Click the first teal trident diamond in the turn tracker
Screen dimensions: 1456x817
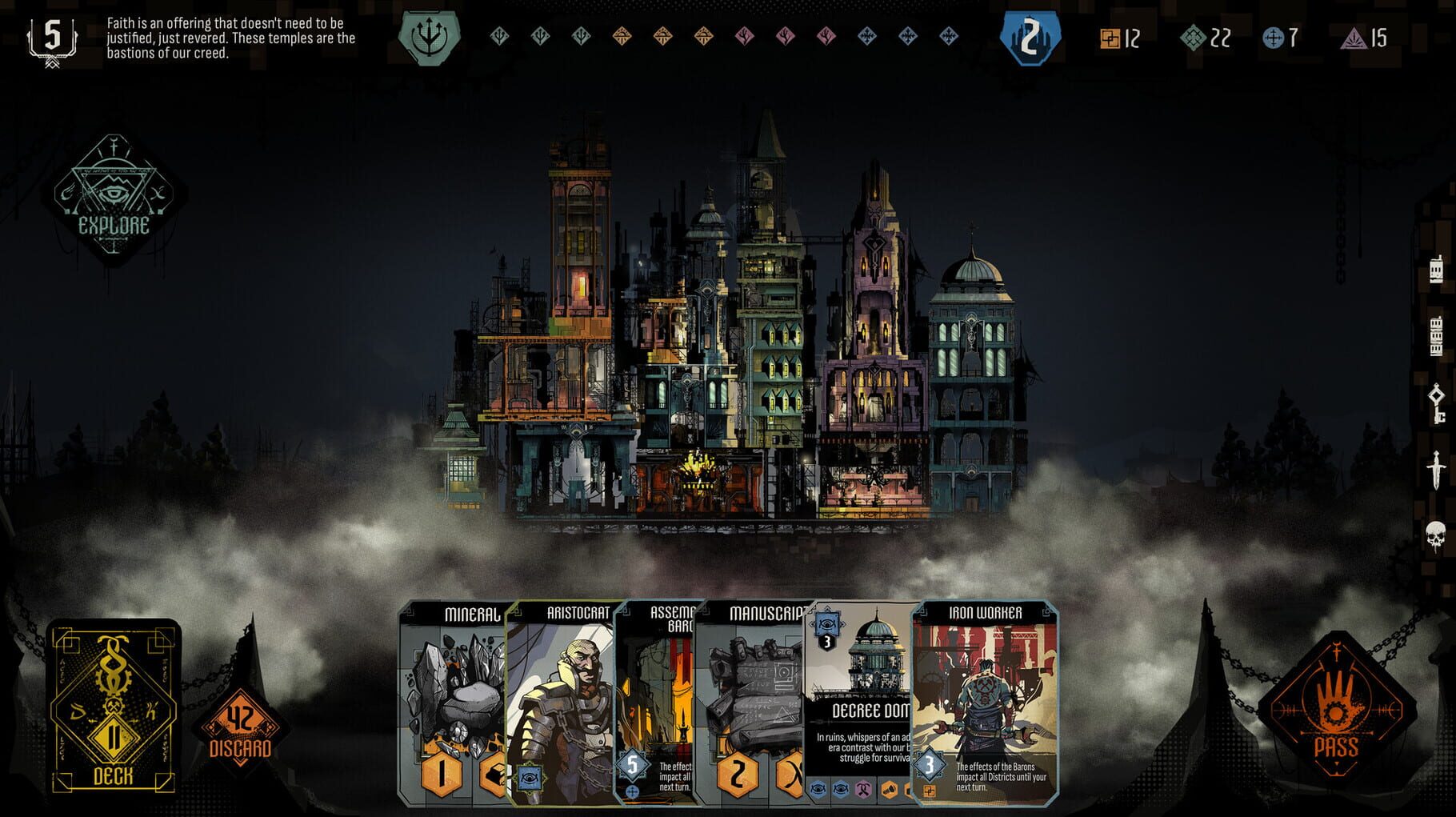pyautogui.click(x=498, y=38)
